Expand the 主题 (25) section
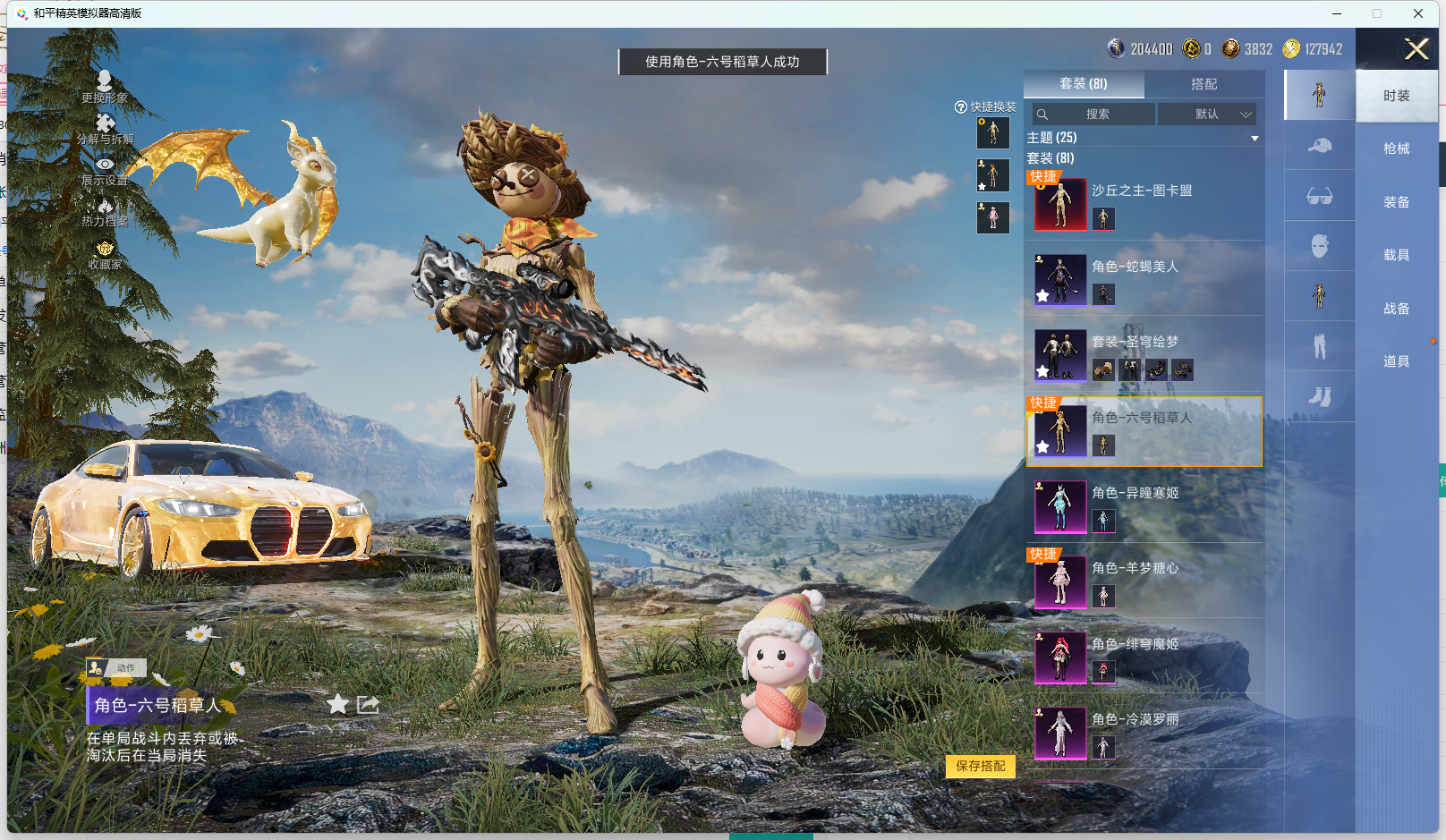The width and height of the screenshot is (1446, 840). click(x=1255, y=138)
